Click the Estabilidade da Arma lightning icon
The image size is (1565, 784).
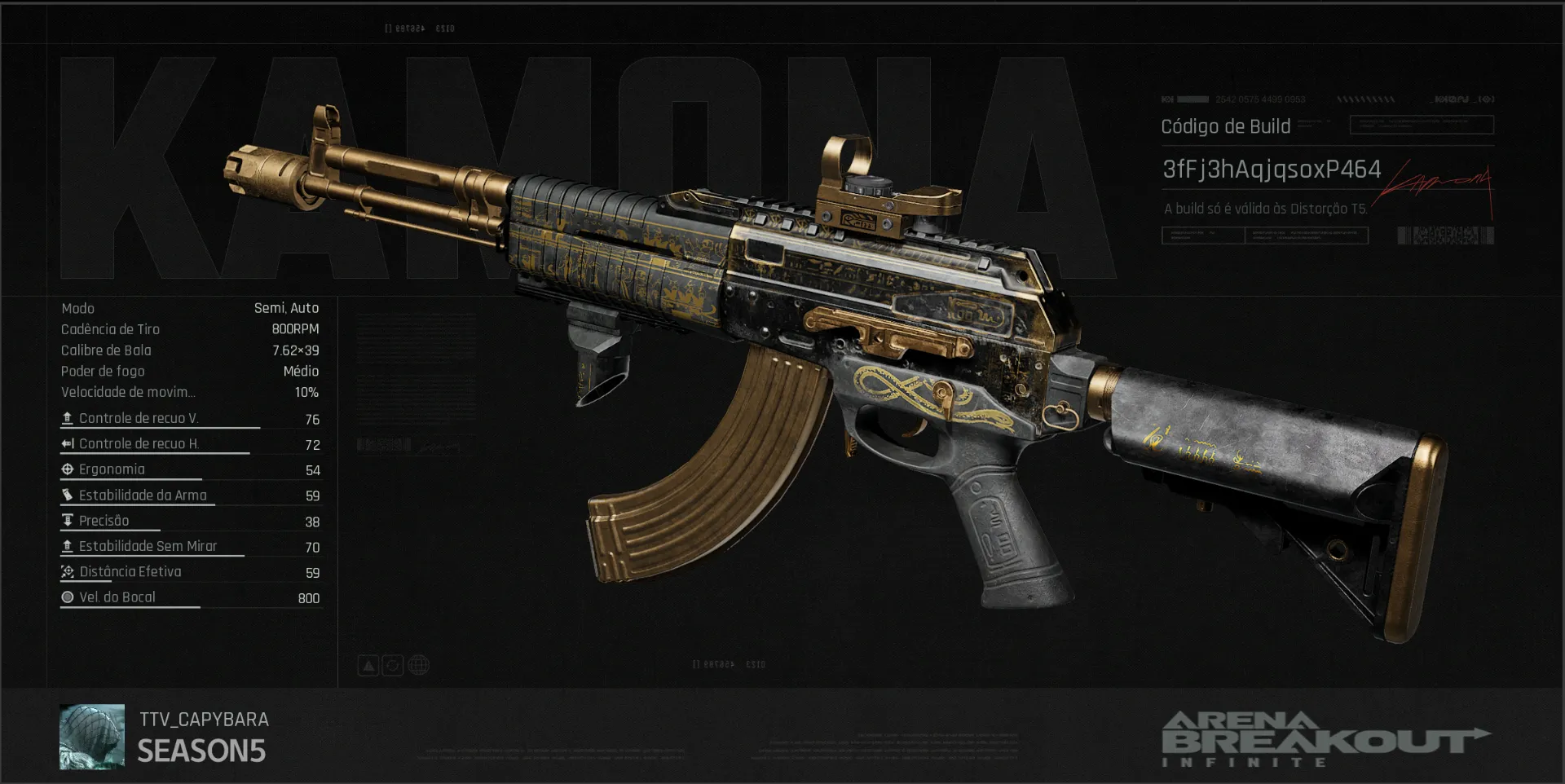click(67, 495)
